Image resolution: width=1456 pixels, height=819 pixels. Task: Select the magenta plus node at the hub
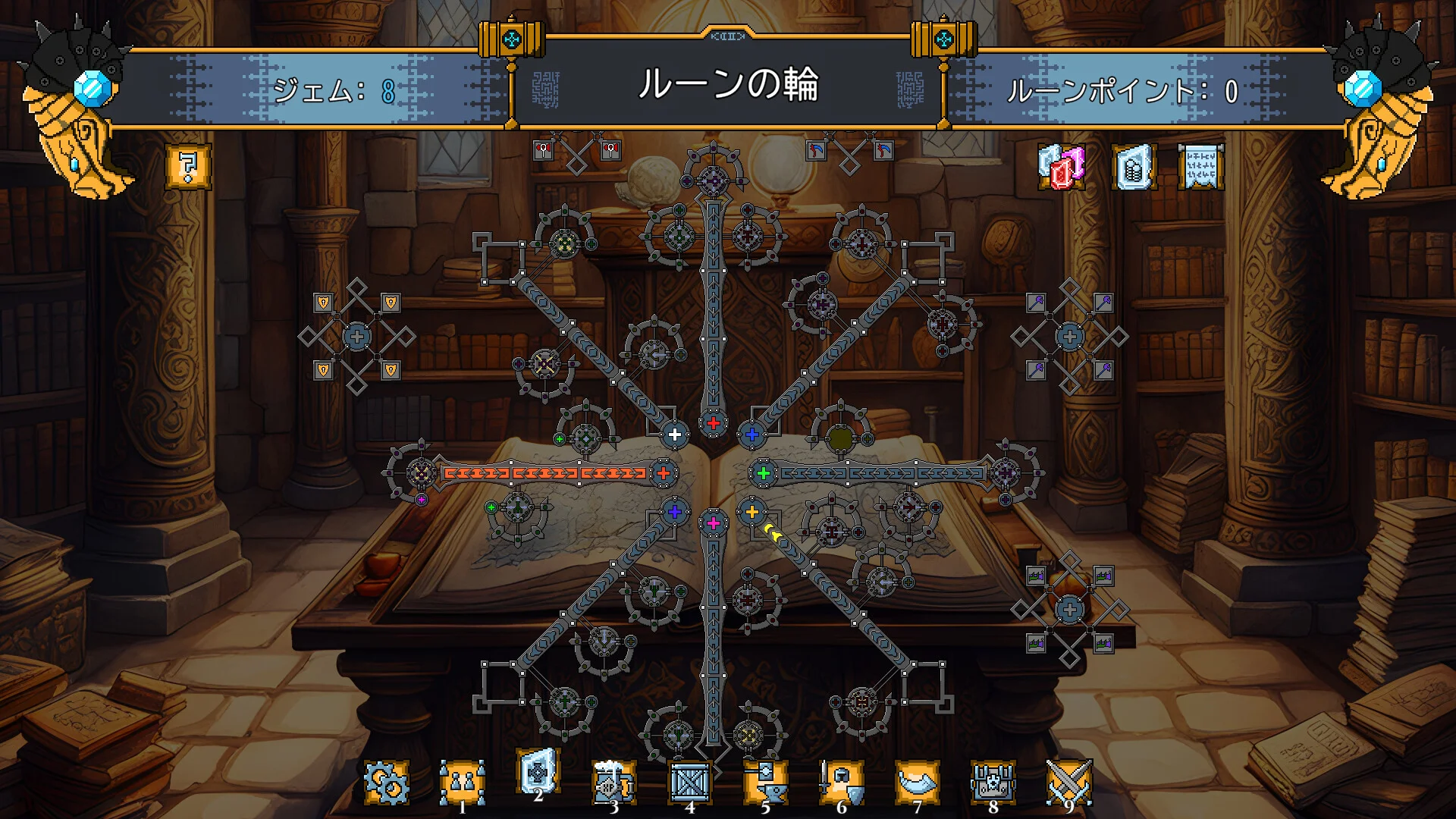[713, 523]
